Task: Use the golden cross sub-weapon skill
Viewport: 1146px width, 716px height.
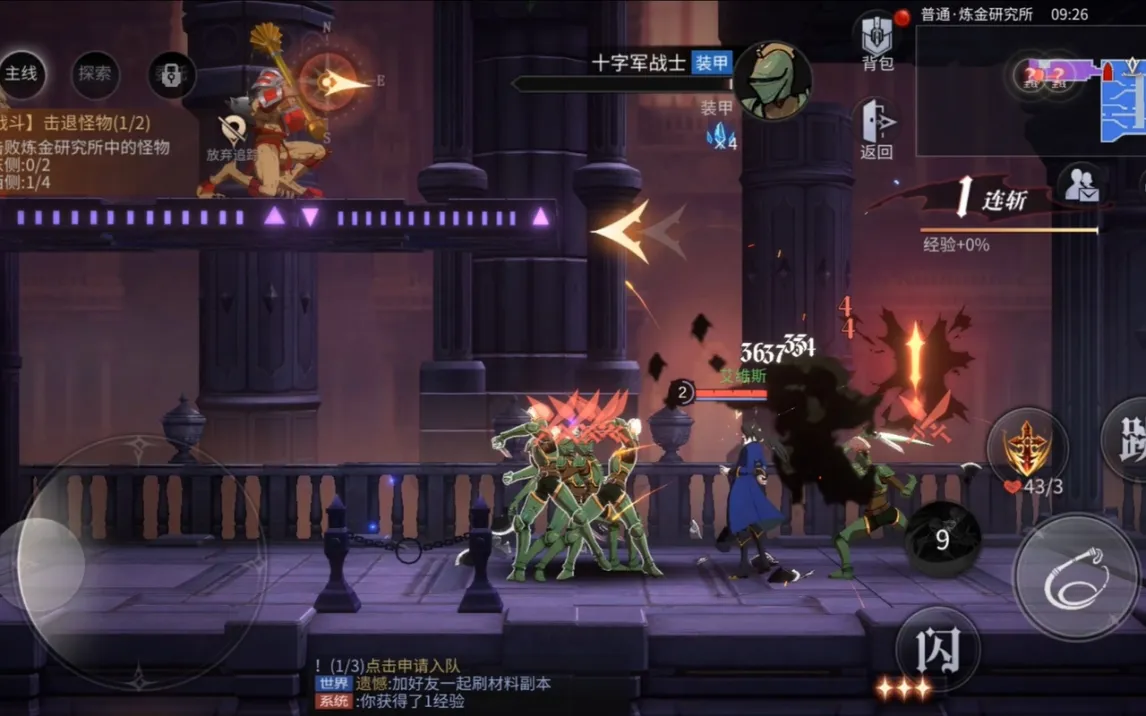Action: click(x=1026, y=448)
